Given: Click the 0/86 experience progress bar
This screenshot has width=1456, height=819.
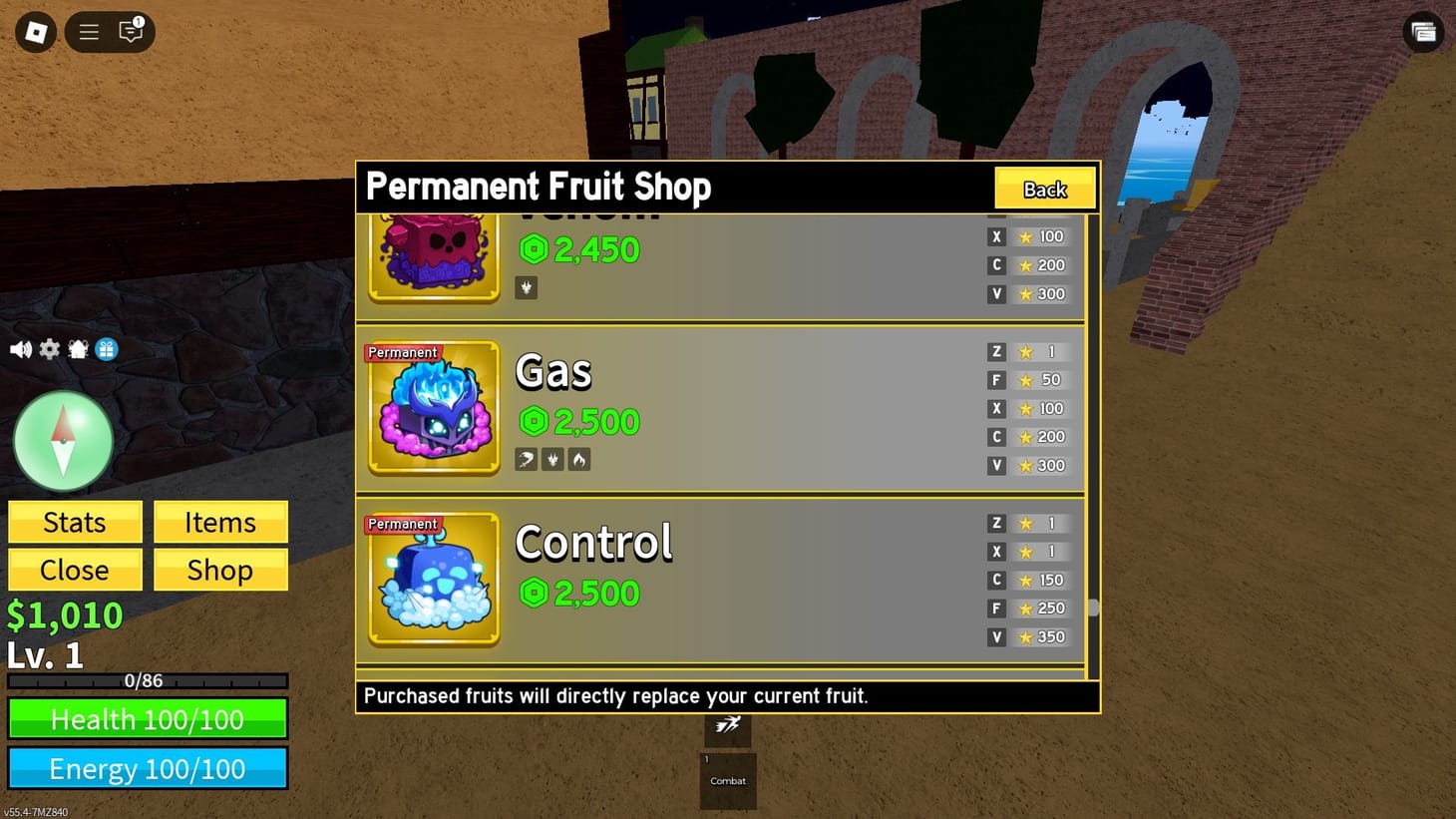Looking at the screenshot, I should pos(148,681).
